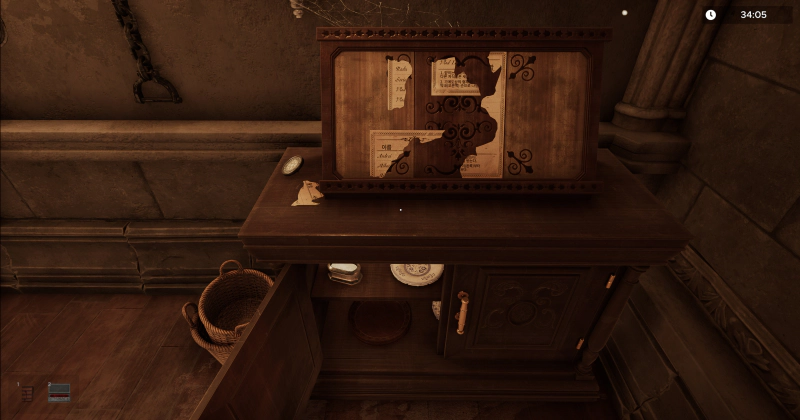
Task: Select the wooden crate item in slot 1
Action: 27,393
